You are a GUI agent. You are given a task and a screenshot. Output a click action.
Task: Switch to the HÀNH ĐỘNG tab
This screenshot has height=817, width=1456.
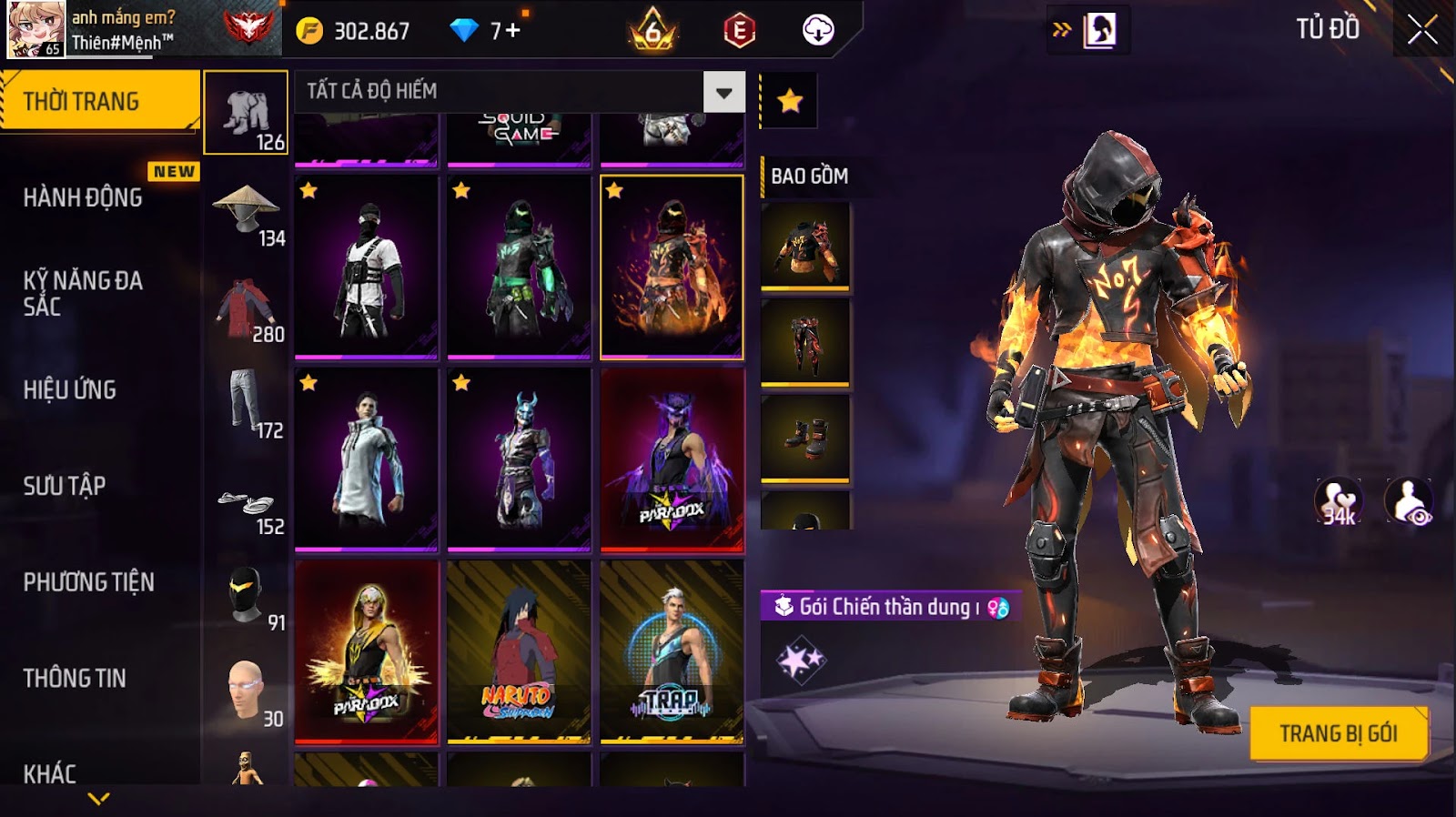click(x=83, y=197)
